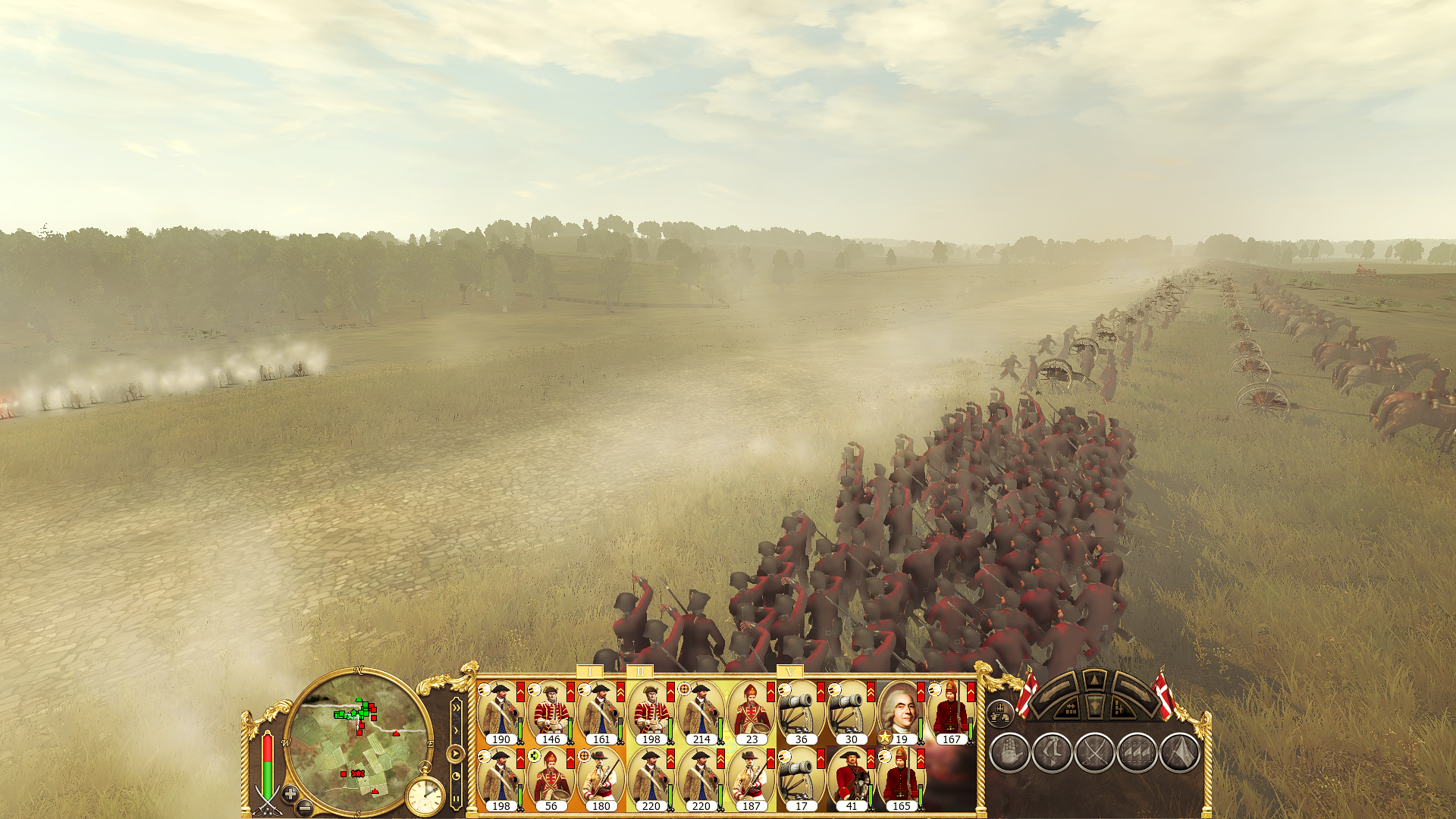Select the infantry unit card showing 190
The height and width of the screenshot is (819, 1456).
tap(500, 713)
